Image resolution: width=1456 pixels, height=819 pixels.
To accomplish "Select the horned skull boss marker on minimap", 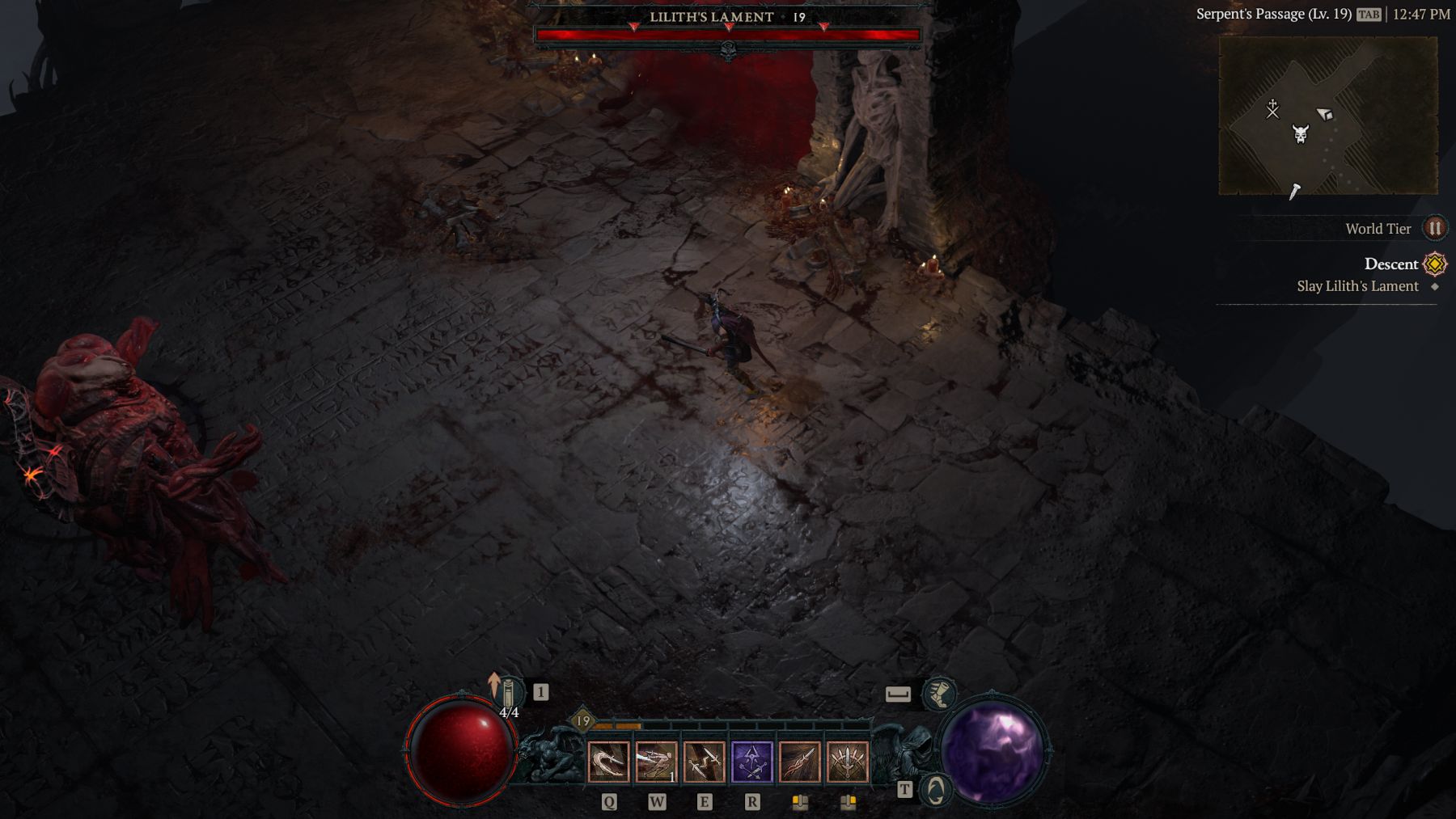I will [x=1300, y=133].
